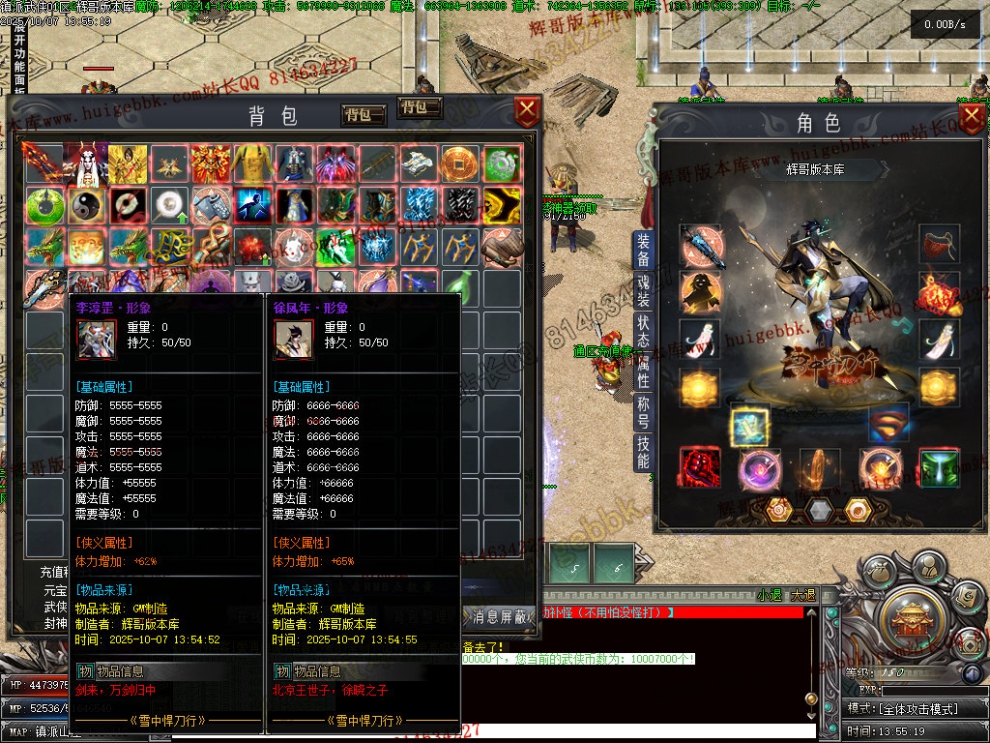The width and height of the screenshot is (990, 743).
Task: View the 技能 skills tab
Action: coord(643,453)
